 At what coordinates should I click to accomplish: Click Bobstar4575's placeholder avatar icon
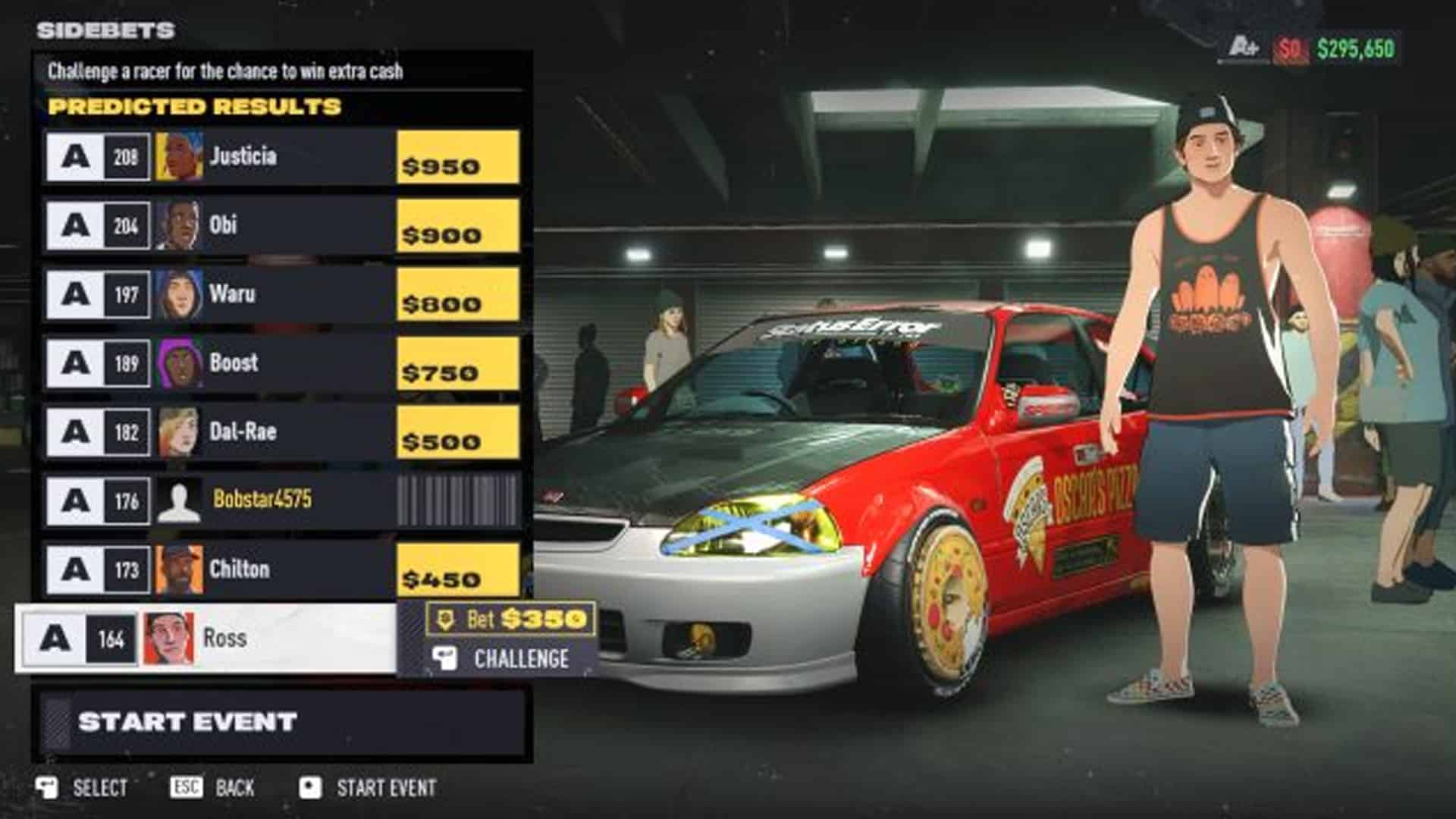(x=179, y=501)
